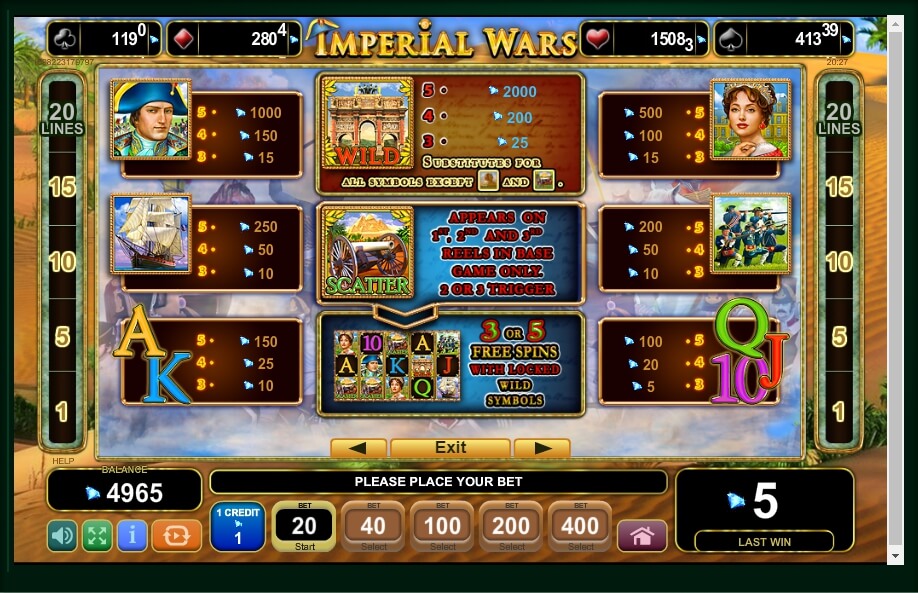This screenshot has width=918, height=593.
Task: Choose the 100 bet option
Action: 442,527
